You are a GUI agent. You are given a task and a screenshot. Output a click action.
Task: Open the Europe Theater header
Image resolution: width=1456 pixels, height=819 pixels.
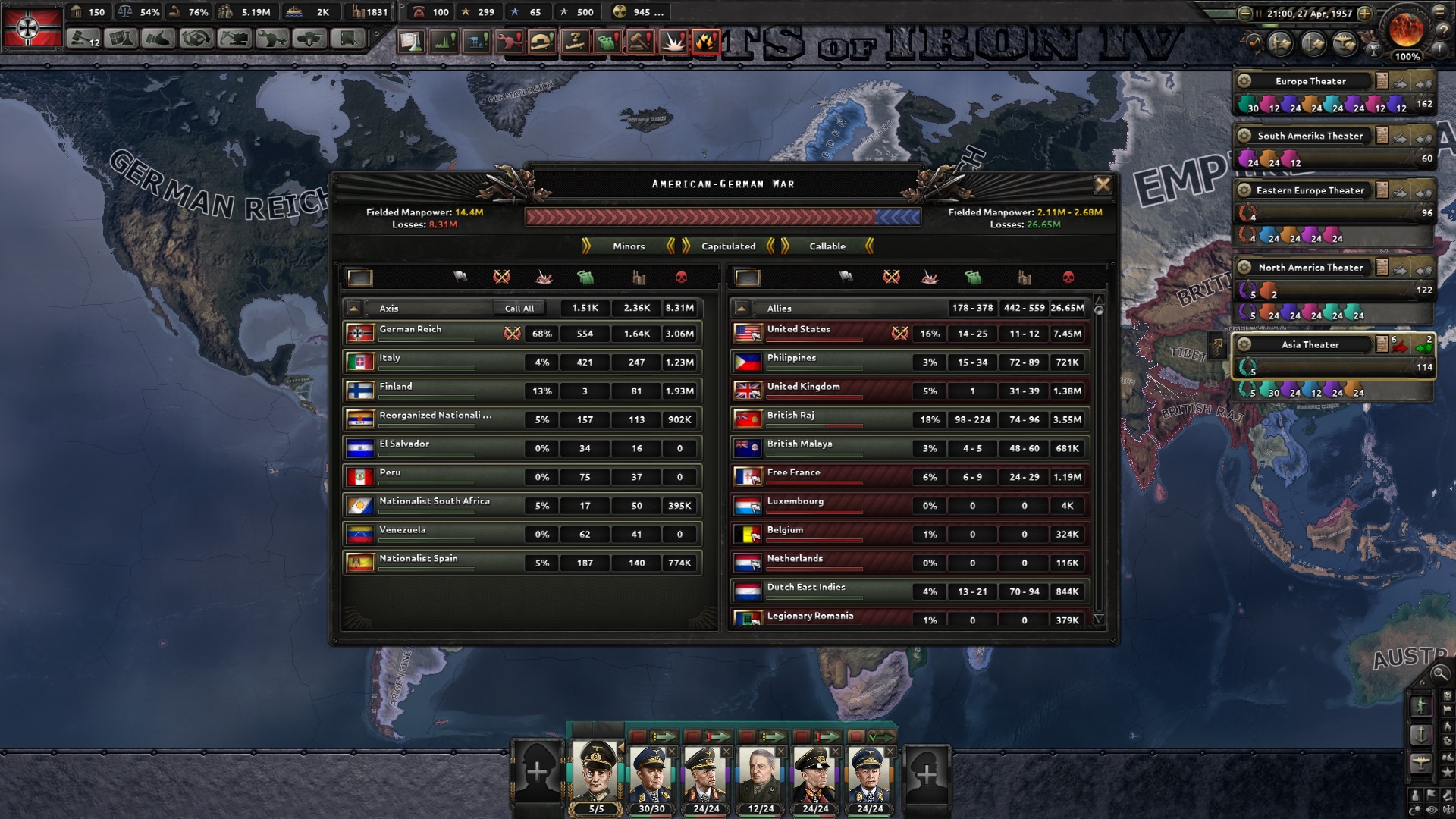point(1310,81)
